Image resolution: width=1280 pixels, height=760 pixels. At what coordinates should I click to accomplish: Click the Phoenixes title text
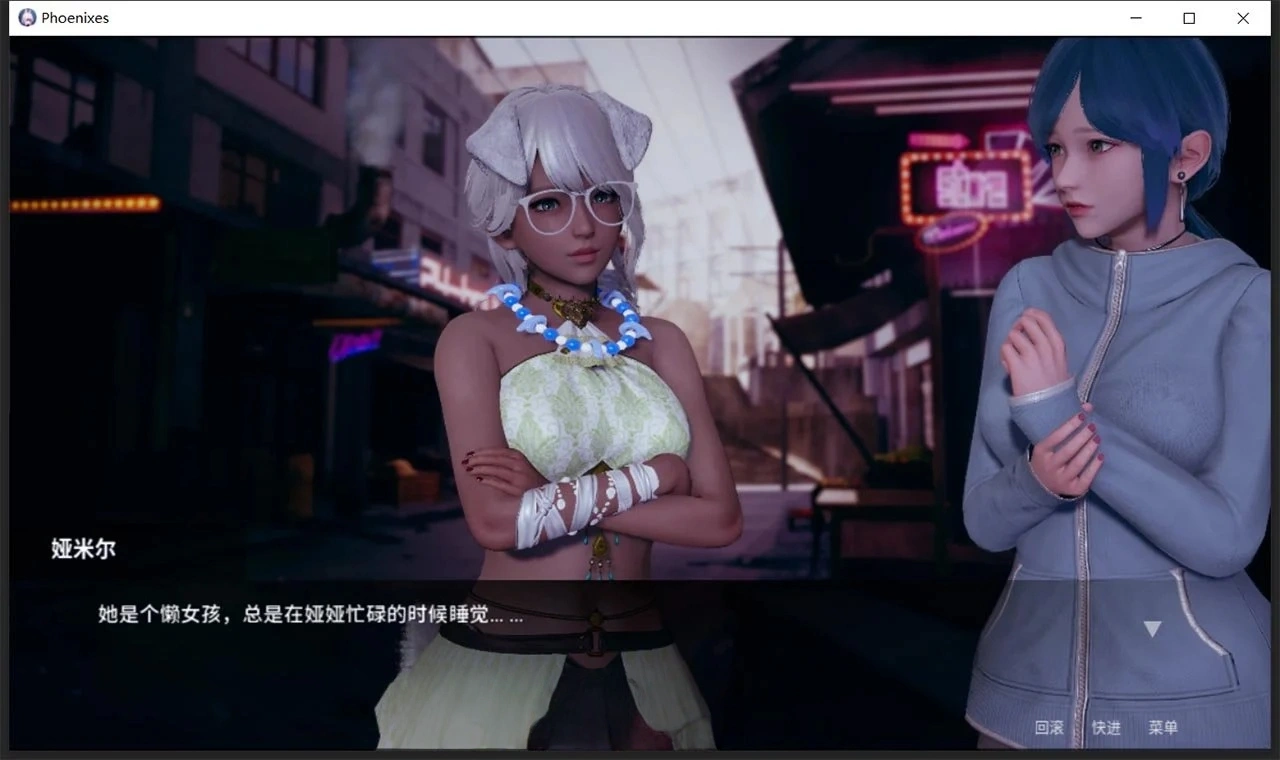coord(74,17)
